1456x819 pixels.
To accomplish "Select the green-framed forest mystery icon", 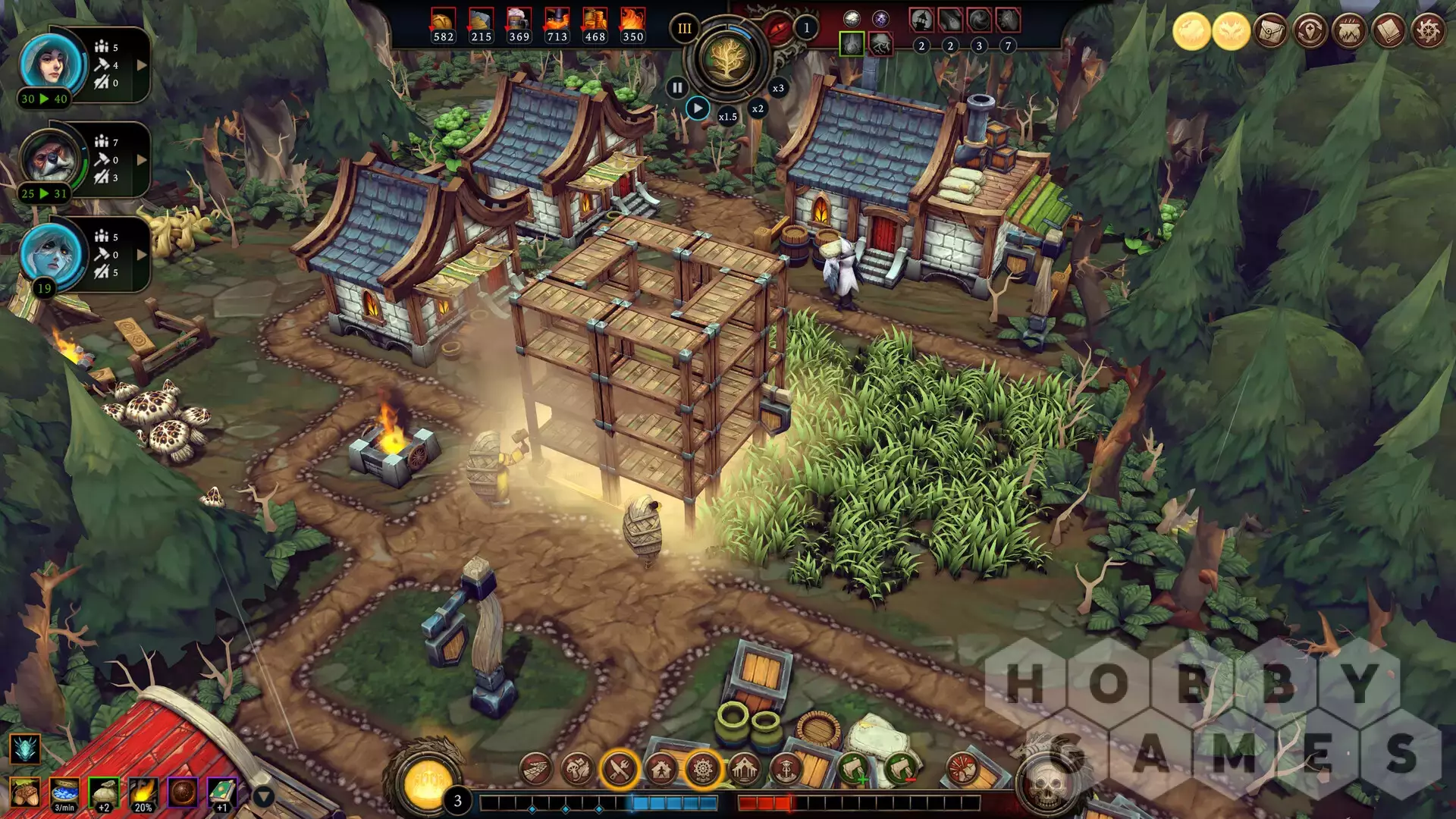I will click(x=852, y=45).
